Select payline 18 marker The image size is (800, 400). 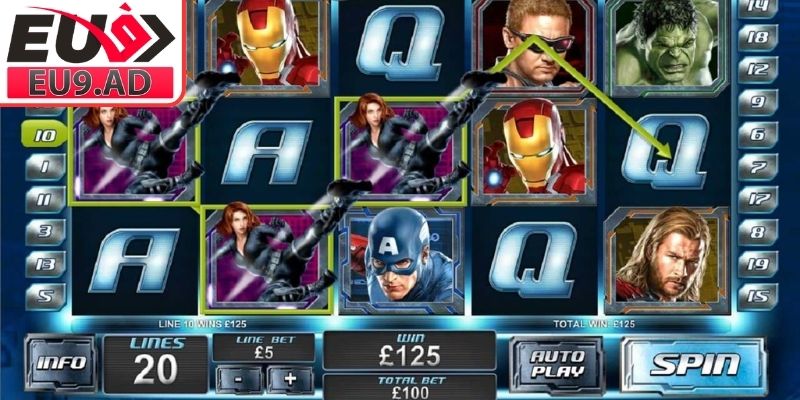[x=757, y=37]
